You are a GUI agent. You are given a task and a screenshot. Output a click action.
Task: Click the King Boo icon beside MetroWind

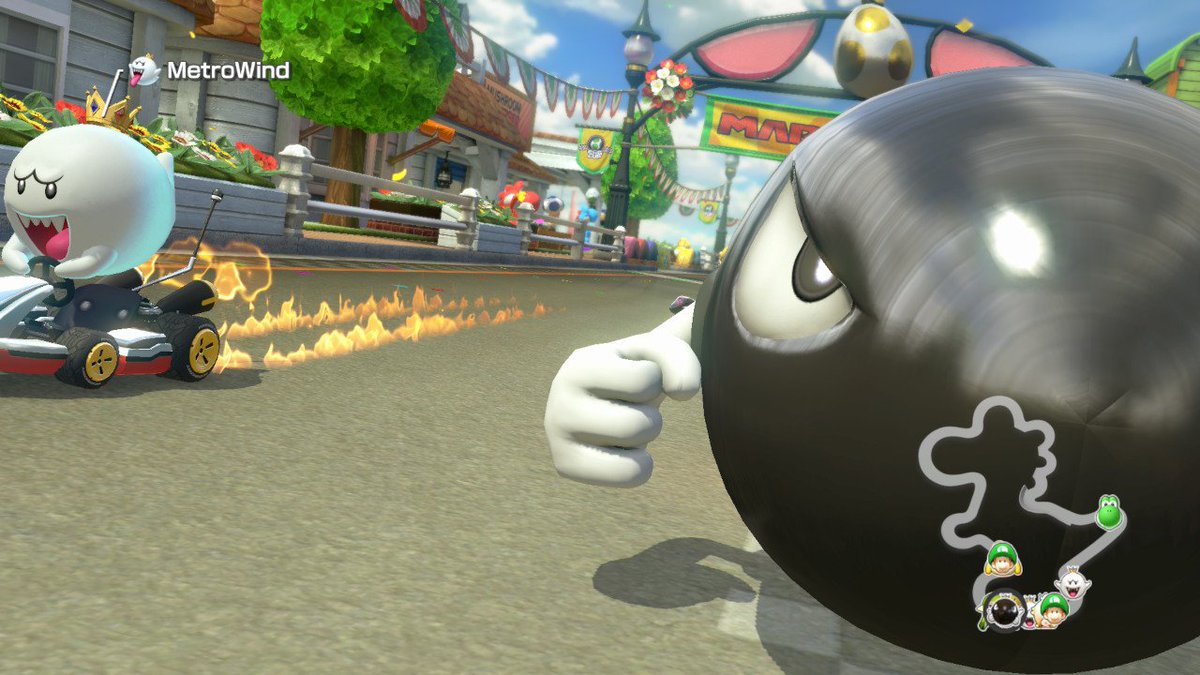coord(145,70)
